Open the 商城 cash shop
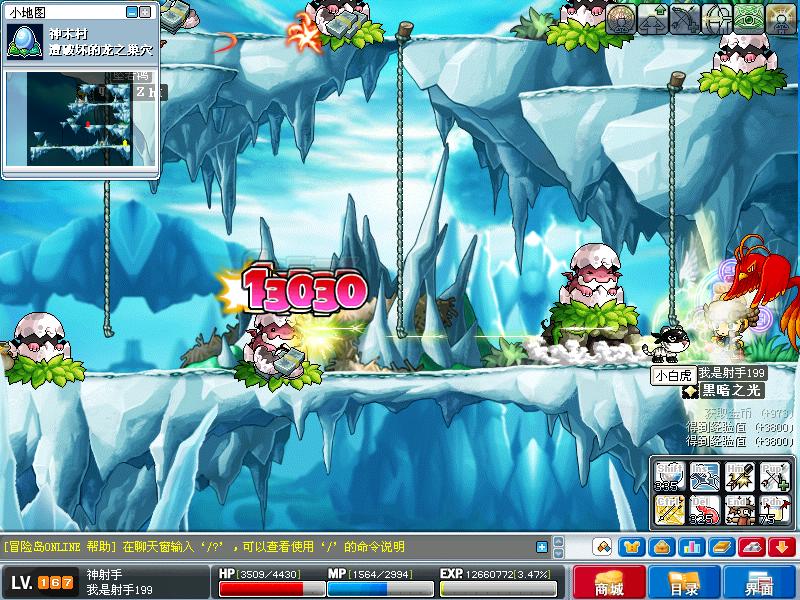 point(609,584)
